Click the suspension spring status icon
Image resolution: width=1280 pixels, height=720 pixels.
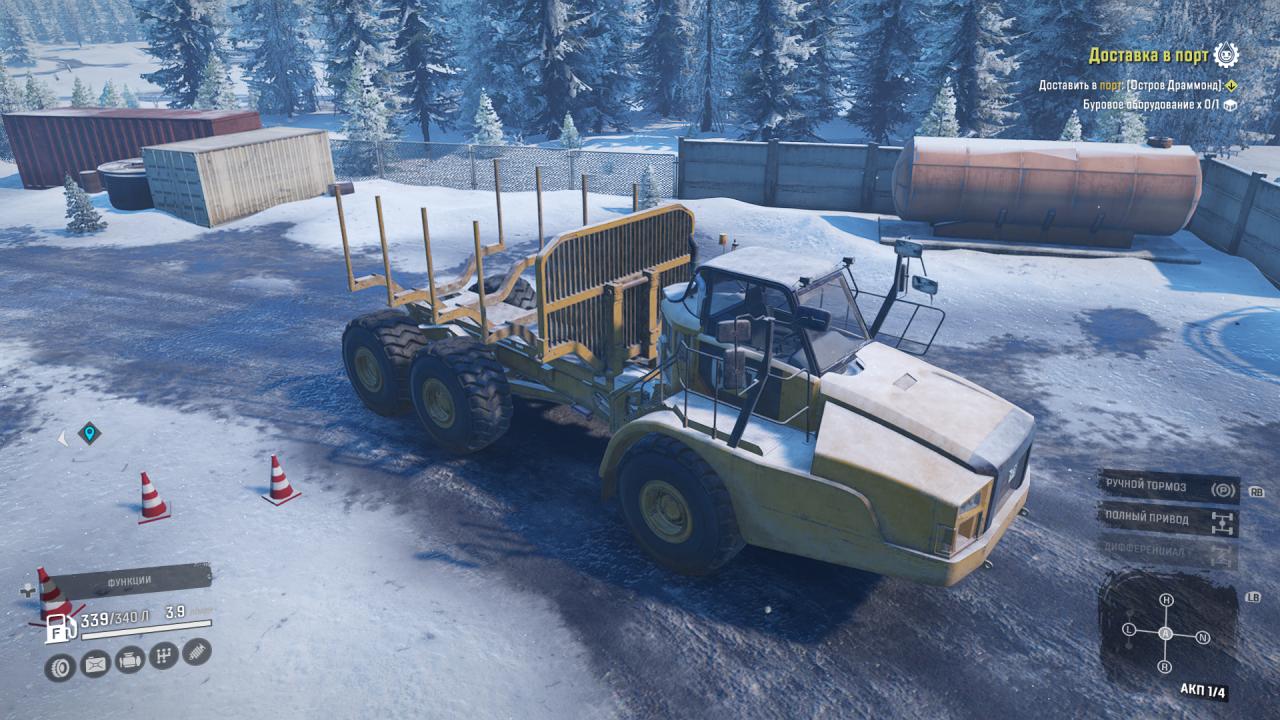click(197, 652)
